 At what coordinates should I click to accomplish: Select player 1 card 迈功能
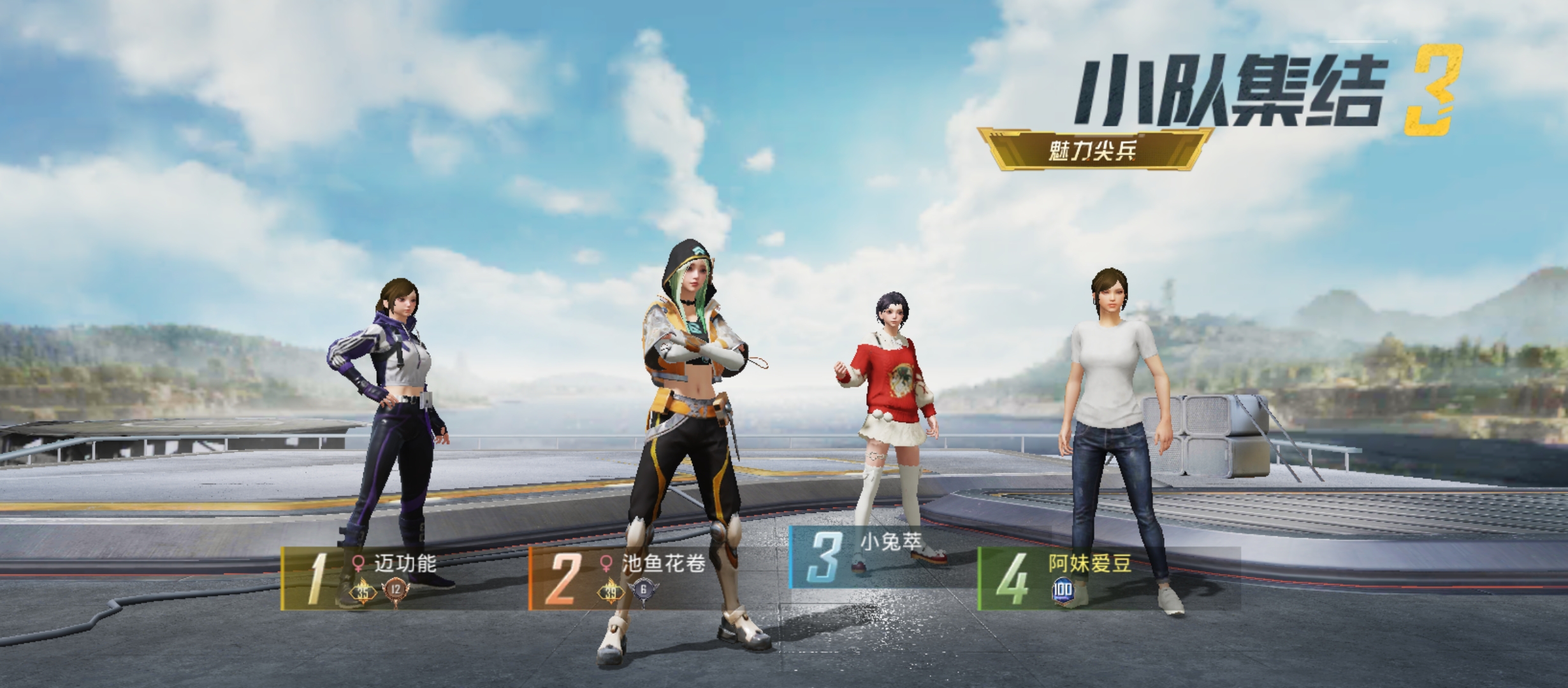pyautogui.click(x=404, y=578)
